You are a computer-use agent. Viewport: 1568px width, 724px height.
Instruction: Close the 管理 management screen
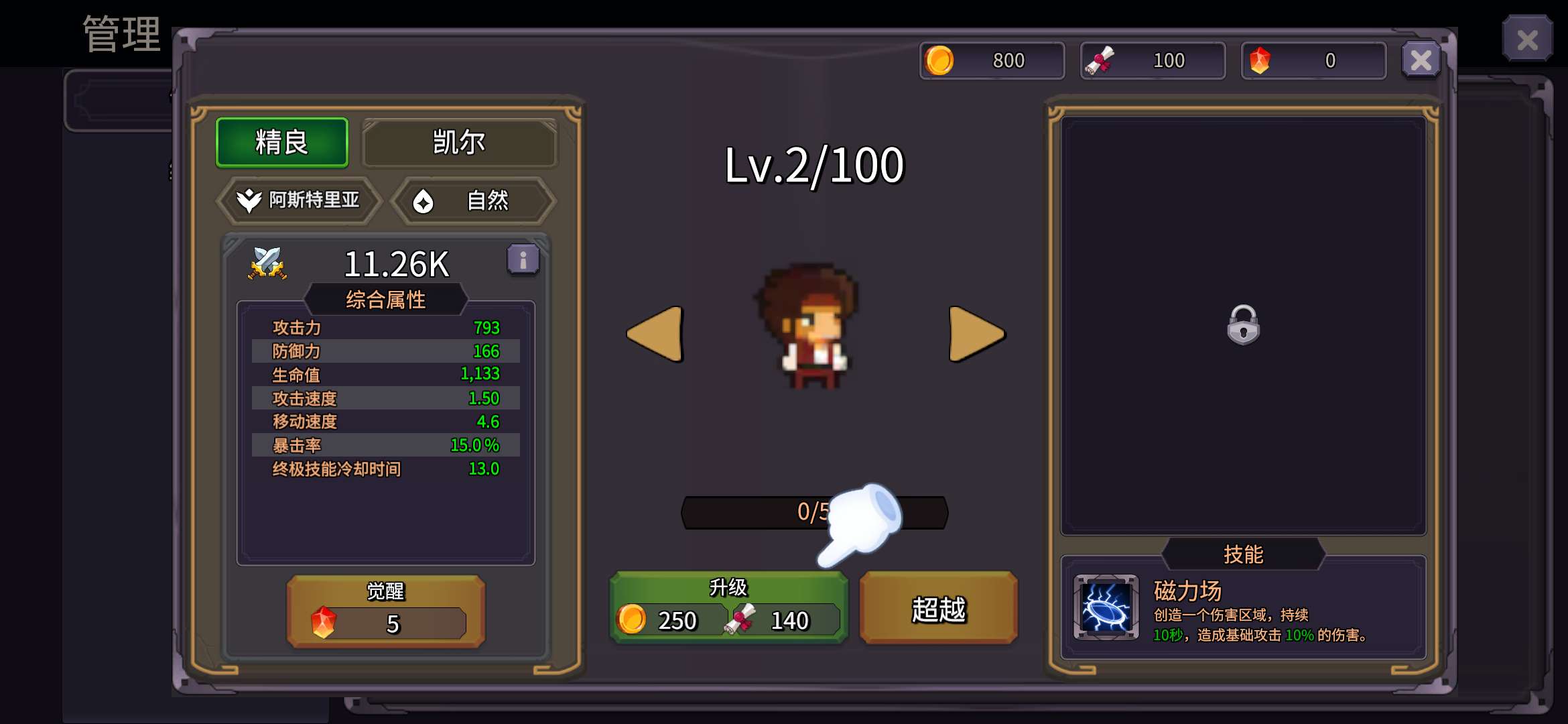(1527, 40)
